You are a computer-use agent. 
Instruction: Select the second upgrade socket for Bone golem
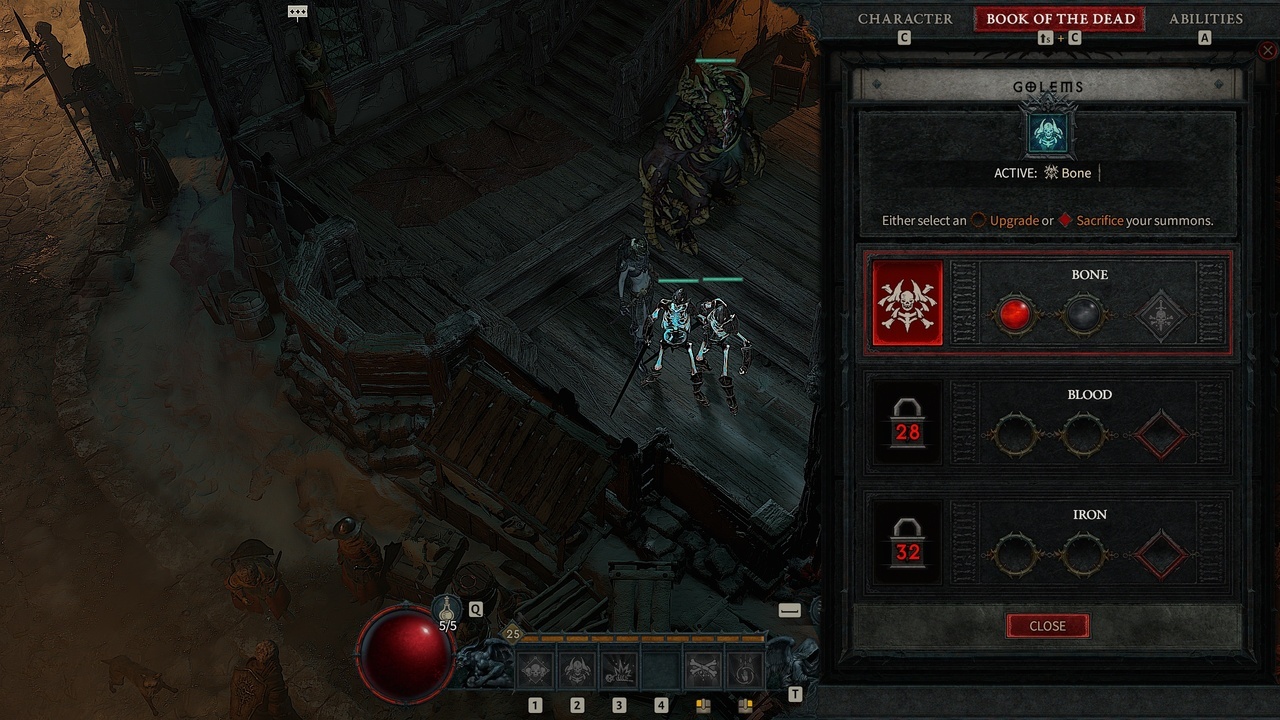point(1083,313)
